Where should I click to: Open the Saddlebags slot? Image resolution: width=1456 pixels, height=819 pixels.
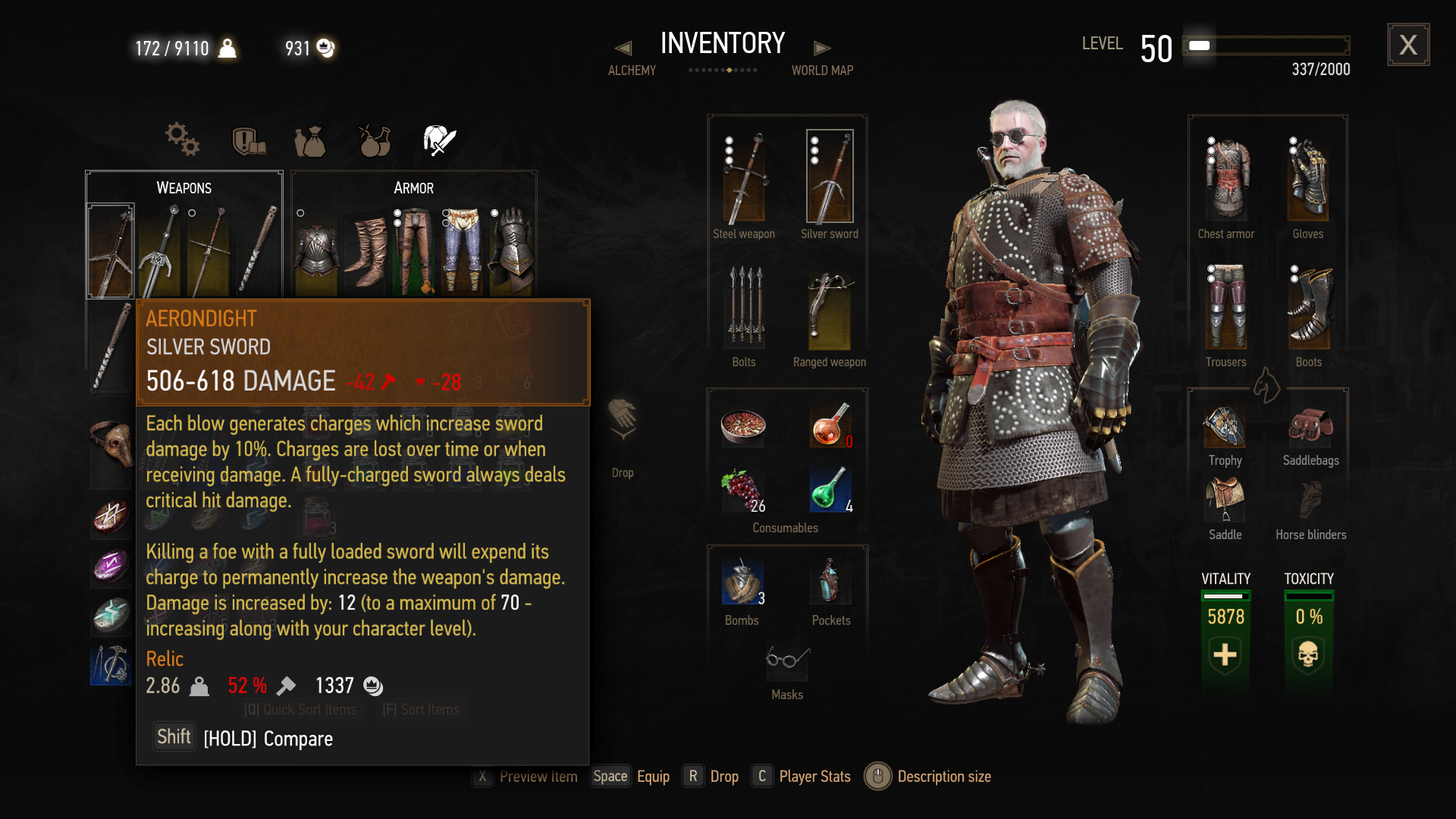pos(1310,427)
